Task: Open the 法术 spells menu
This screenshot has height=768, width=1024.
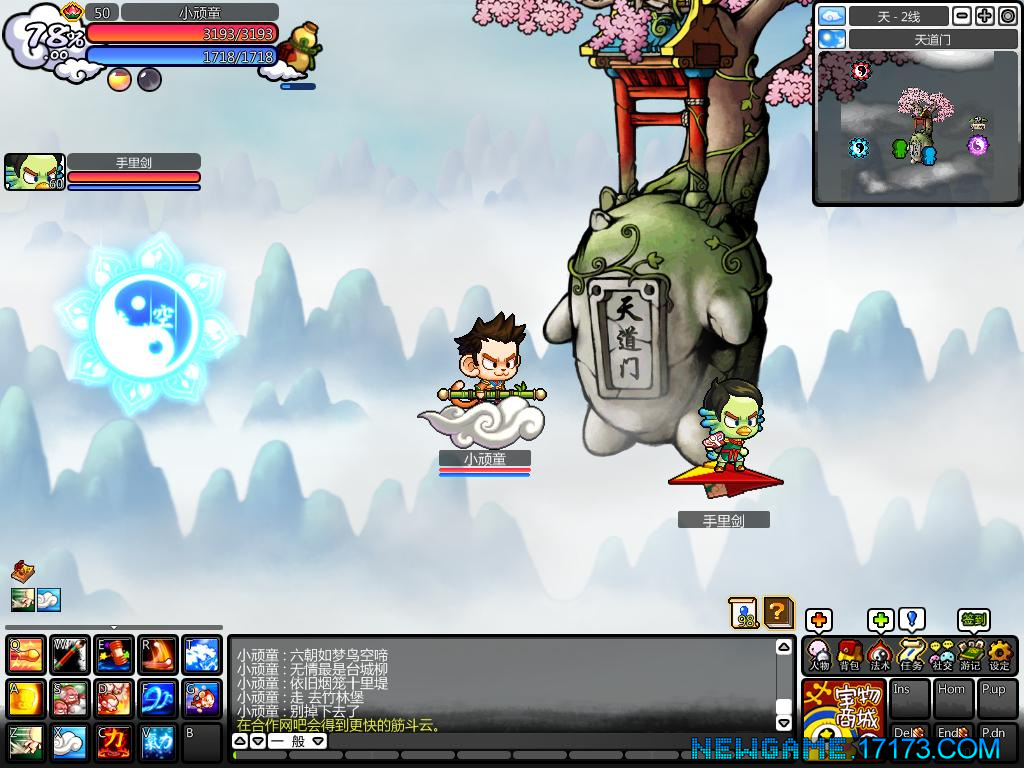Action: tap(879, 654)
